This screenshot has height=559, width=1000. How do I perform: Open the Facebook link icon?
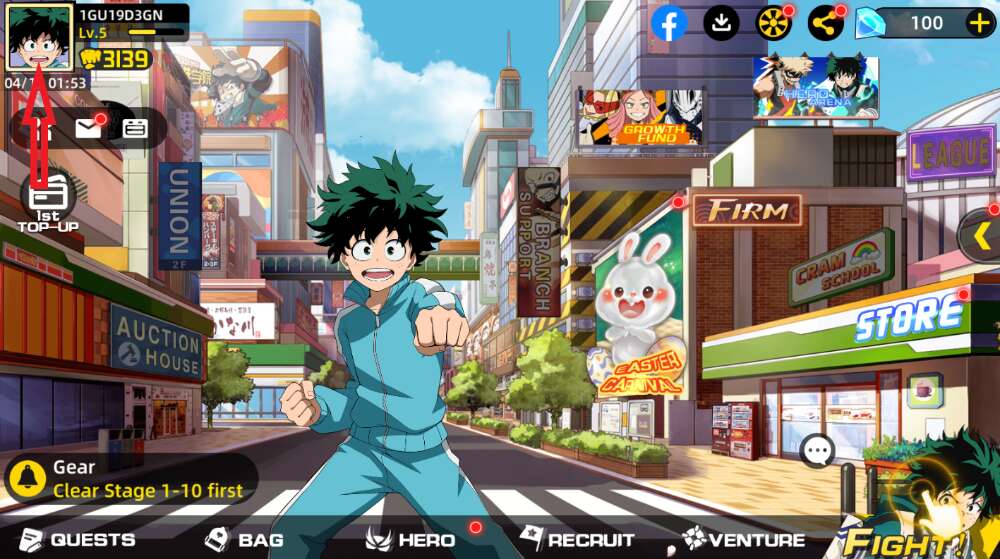(669, 23)
